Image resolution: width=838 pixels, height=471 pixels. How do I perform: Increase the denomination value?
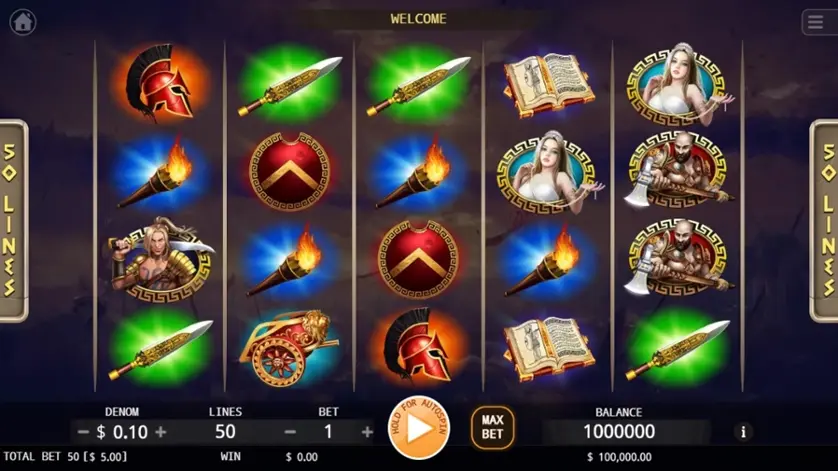[160, 432]
